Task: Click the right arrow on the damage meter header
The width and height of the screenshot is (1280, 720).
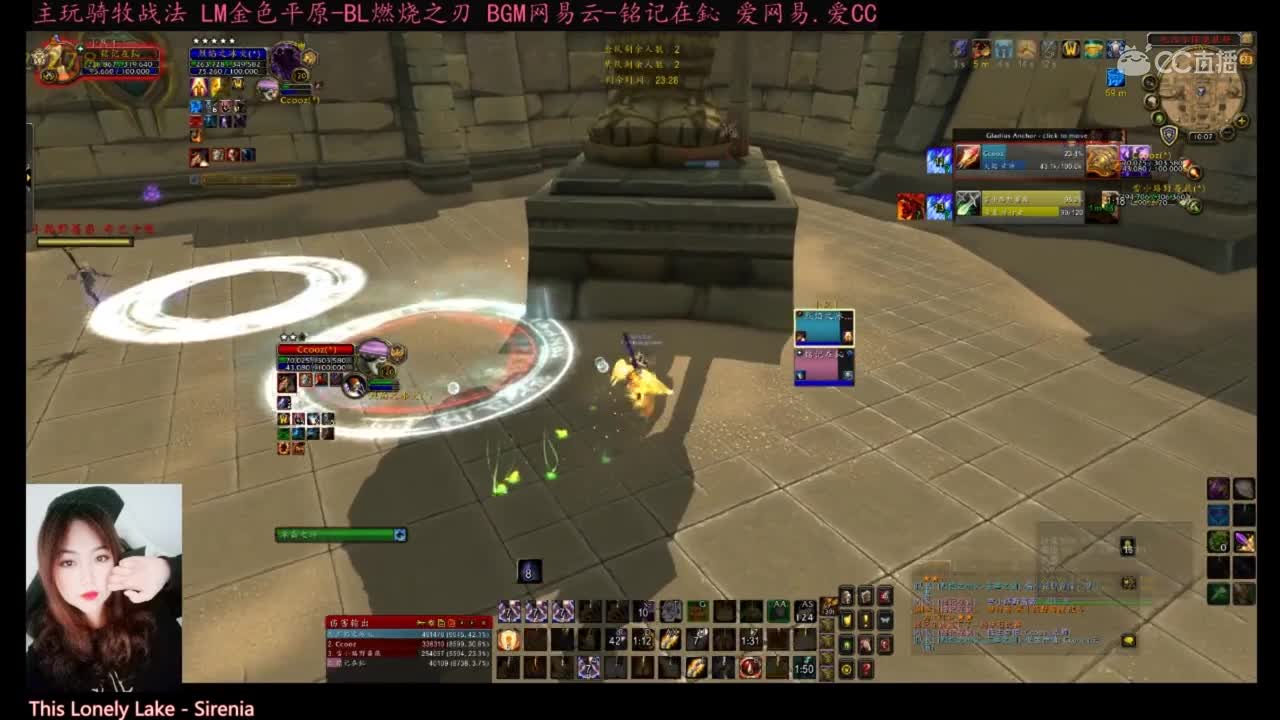Action: [x=472, y=622]
